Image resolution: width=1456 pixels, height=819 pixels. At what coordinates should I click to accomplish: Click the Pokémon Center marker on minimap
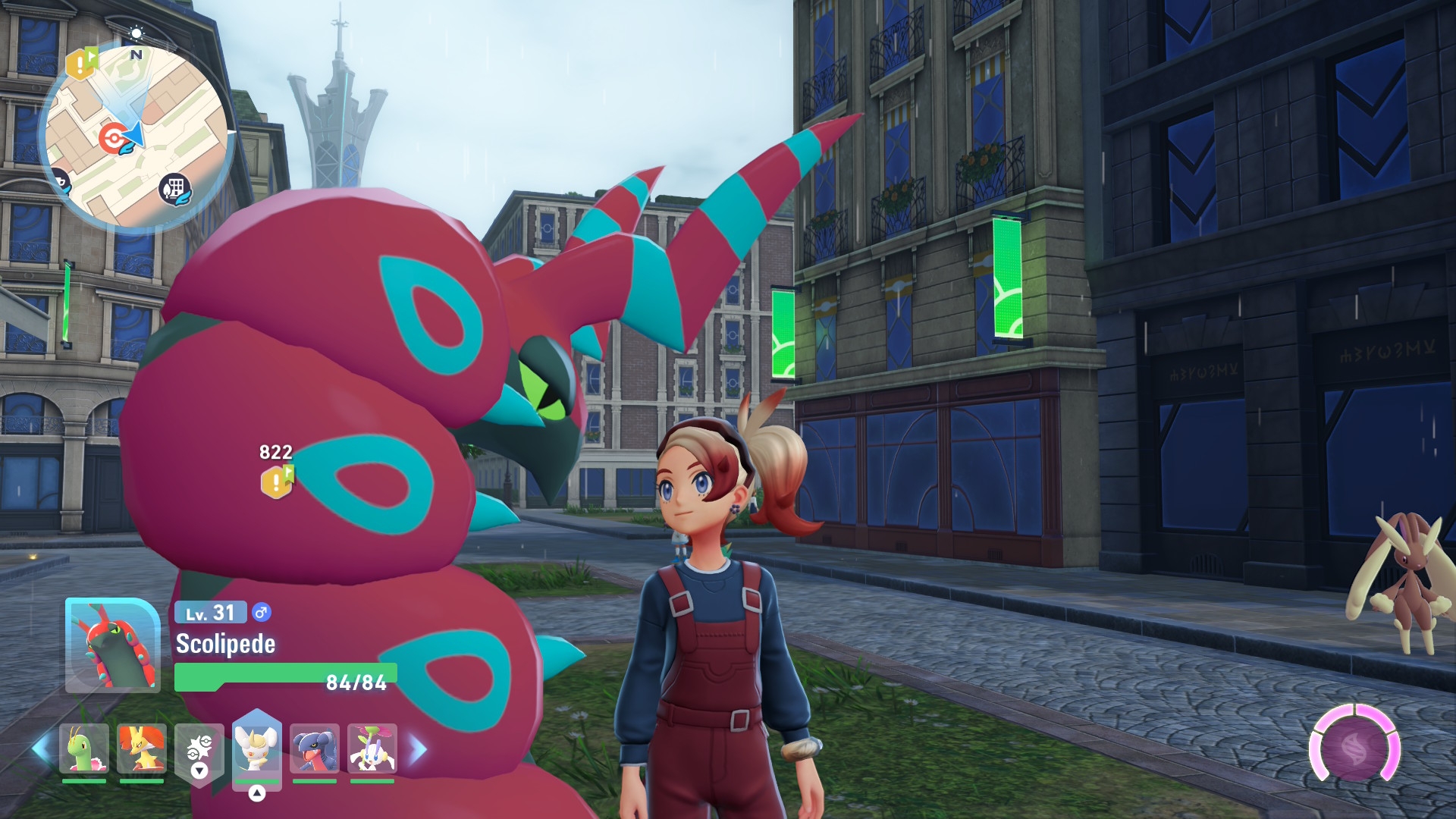[x=113, y=138]
